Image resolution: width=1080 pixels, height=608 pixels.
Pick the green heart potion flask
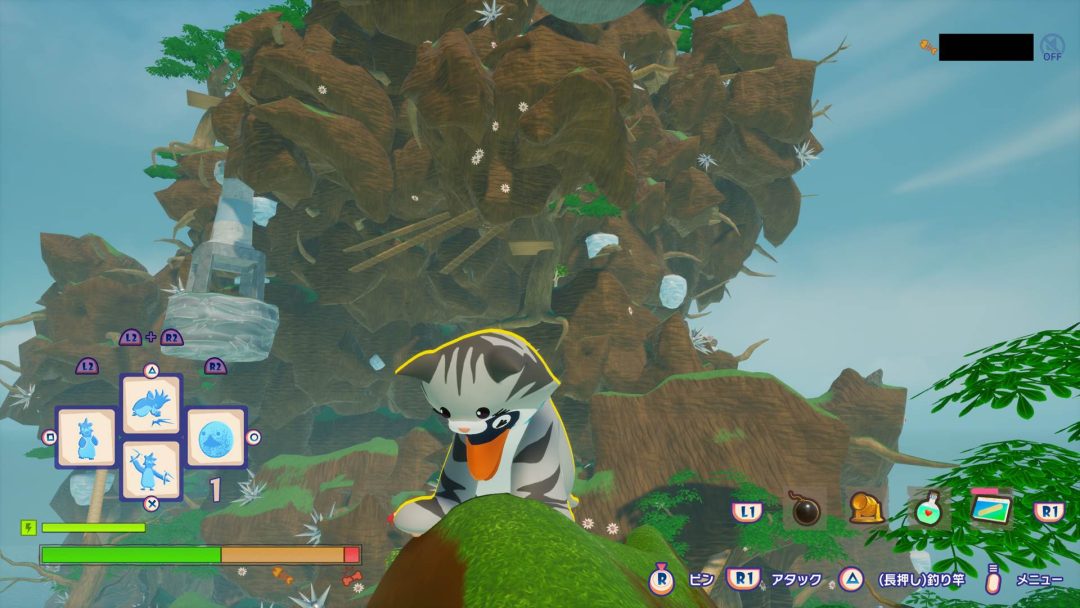(928, 509)
